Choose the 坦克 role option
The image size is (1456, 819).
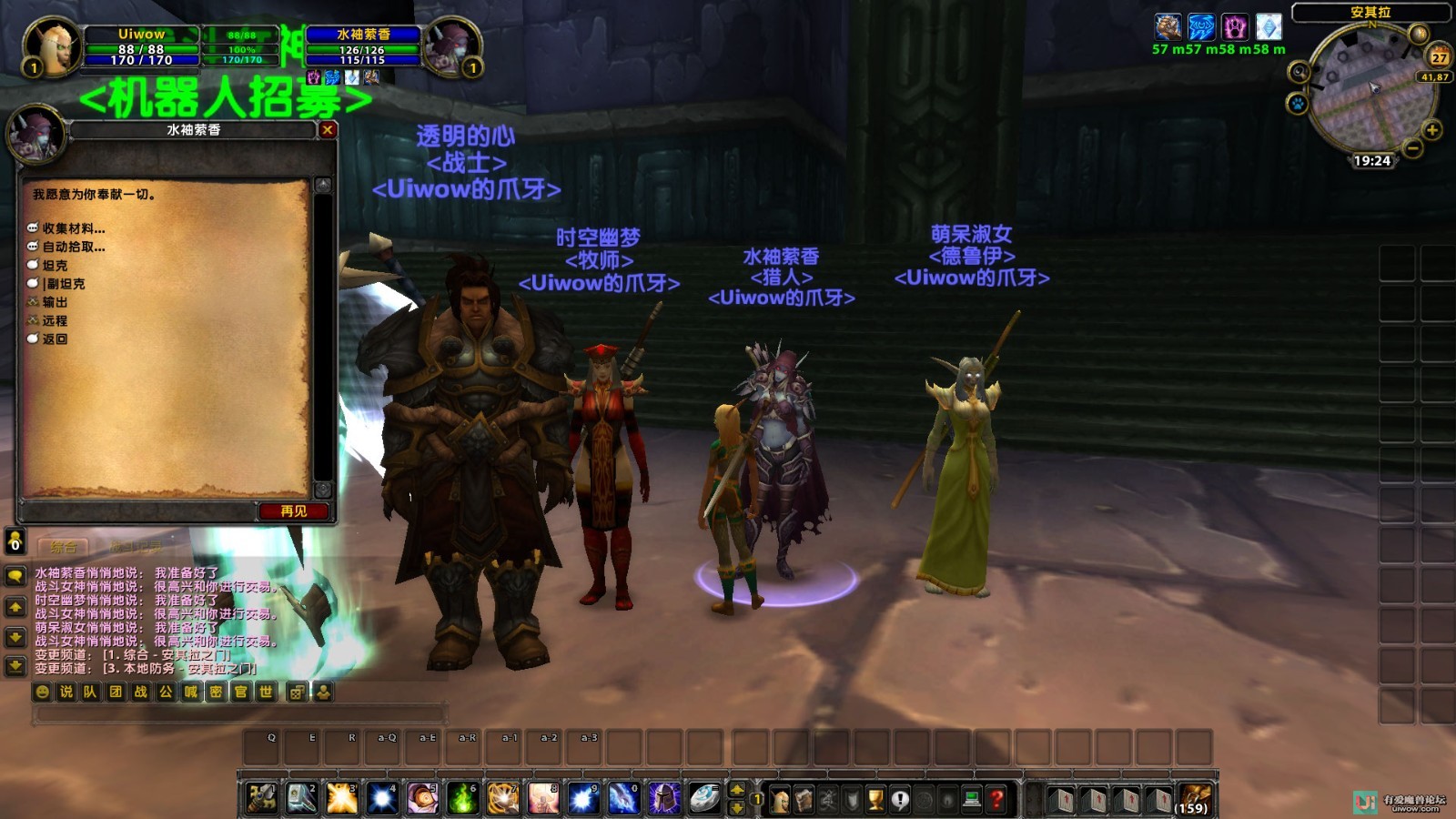(x=55, y=266)
